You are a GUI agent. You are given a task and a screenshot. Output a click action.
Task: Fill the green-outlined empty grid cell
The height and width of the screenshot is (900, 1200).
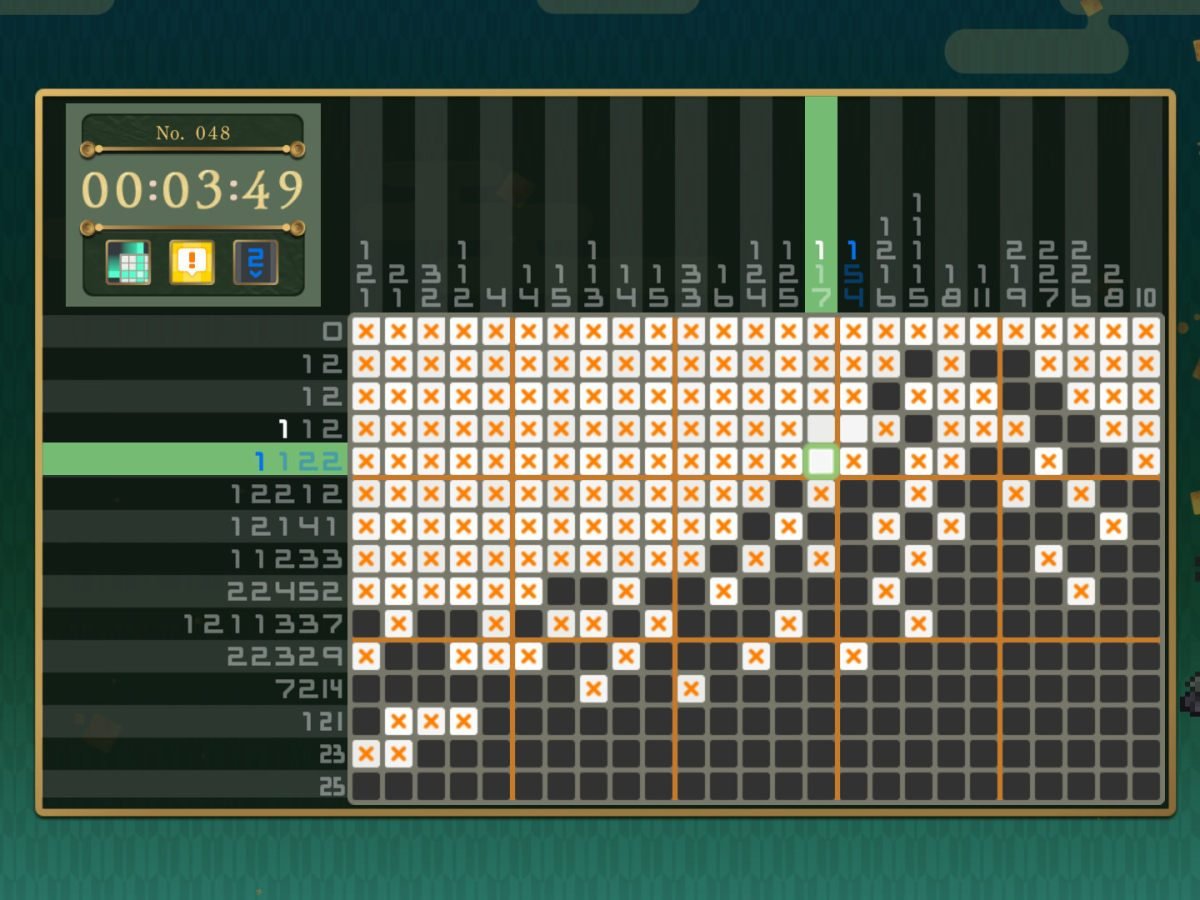(x=821, y=461)
